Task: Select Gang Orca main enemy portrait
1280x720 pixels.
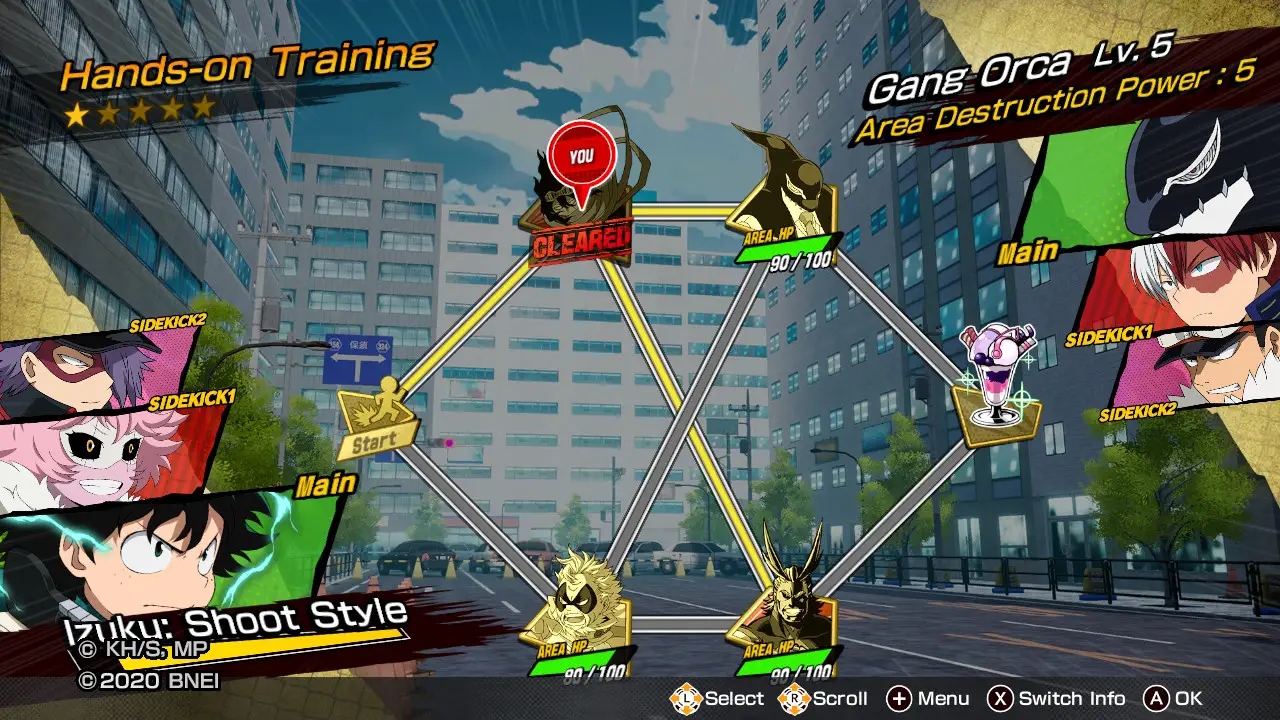Action: (1160, 180)
